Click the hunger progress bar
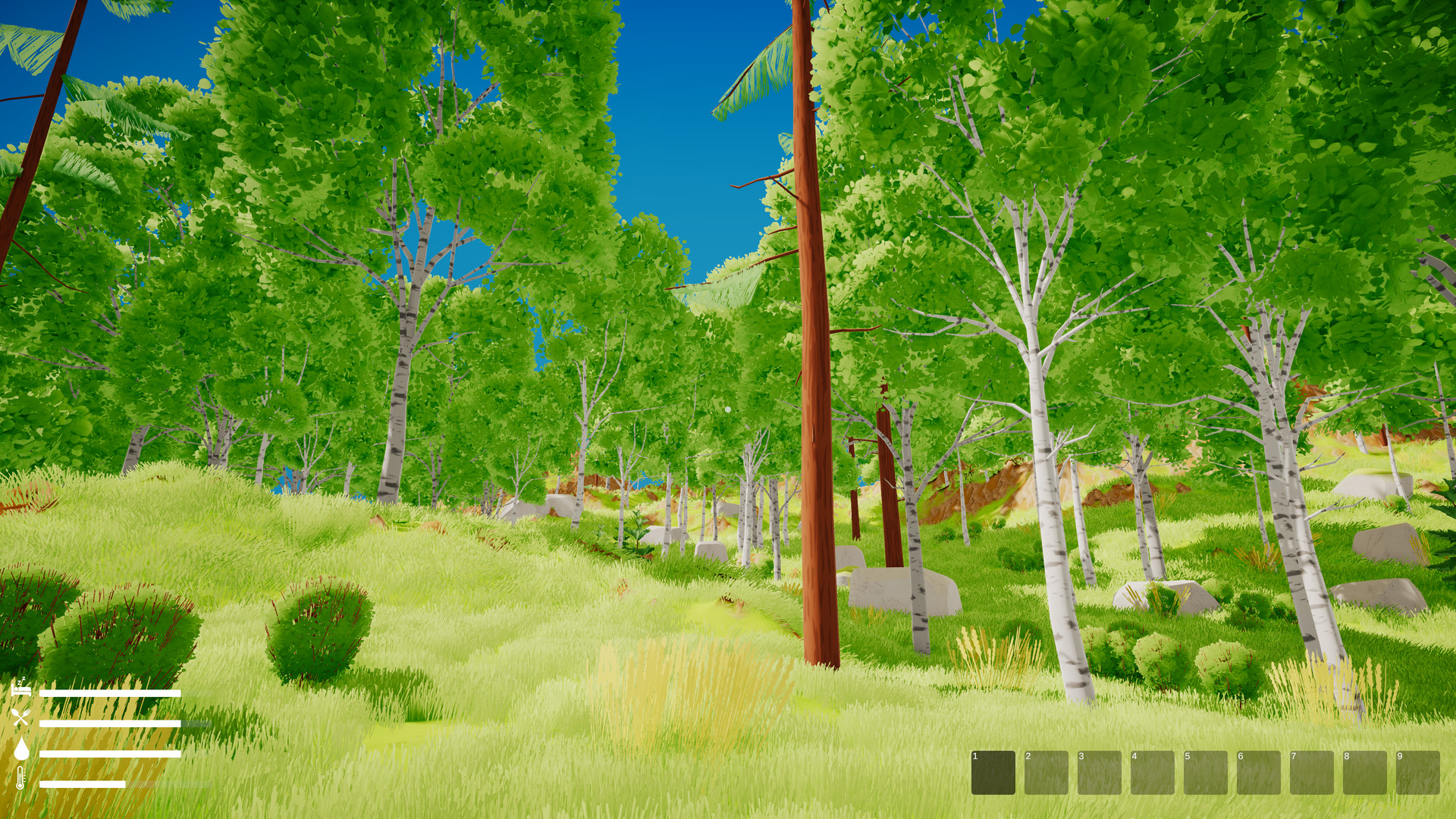Image resolution: width=1456 pixels, height=819 pixels. point(109,723)
